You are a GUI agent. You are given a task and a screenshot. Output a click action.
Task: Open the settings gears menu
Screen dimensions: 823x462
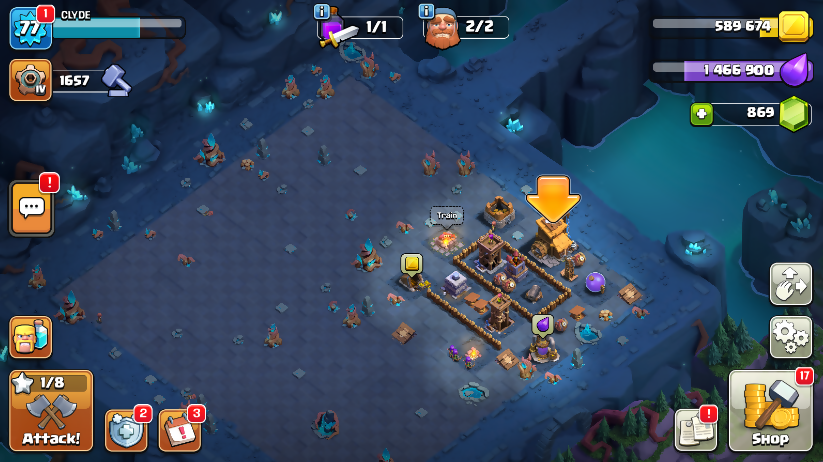click(790, 337)
